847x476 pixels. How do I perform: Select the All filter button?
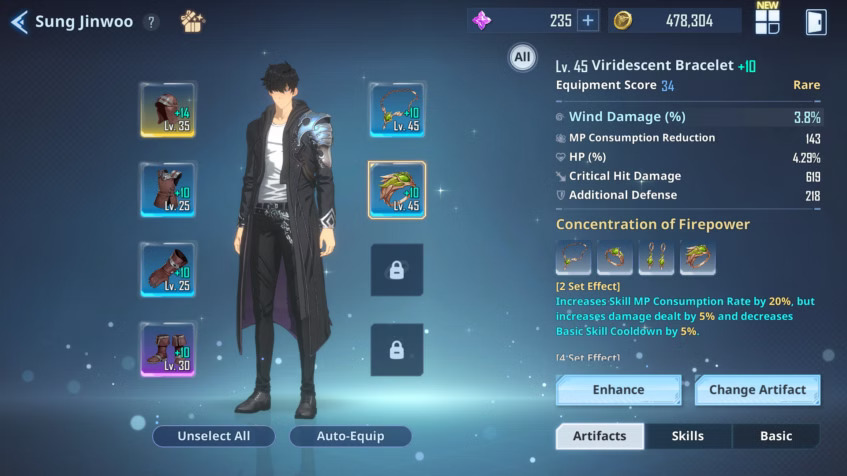(x=522, y=58)
